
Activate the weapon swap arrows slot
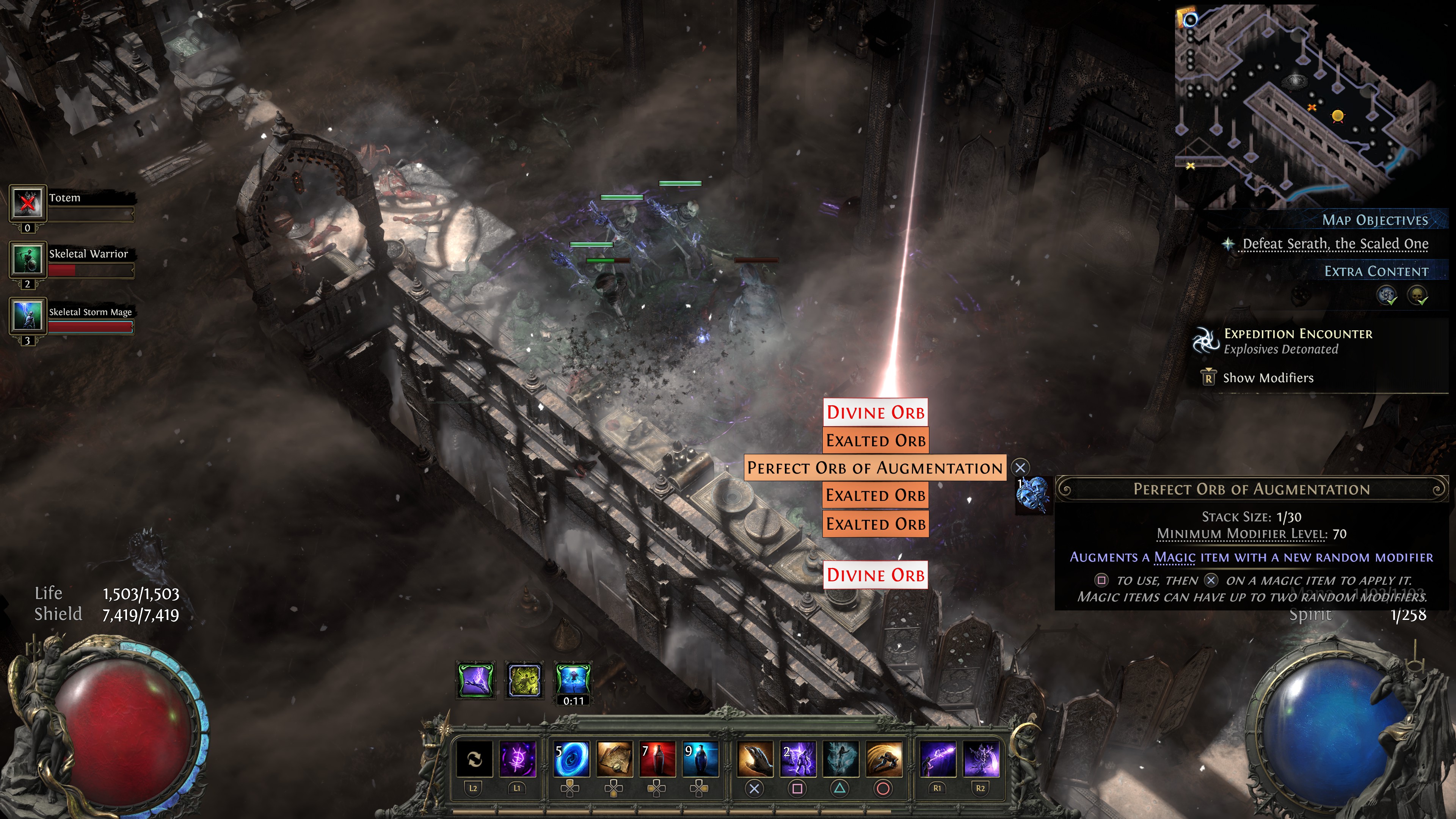tap(474, 759)
